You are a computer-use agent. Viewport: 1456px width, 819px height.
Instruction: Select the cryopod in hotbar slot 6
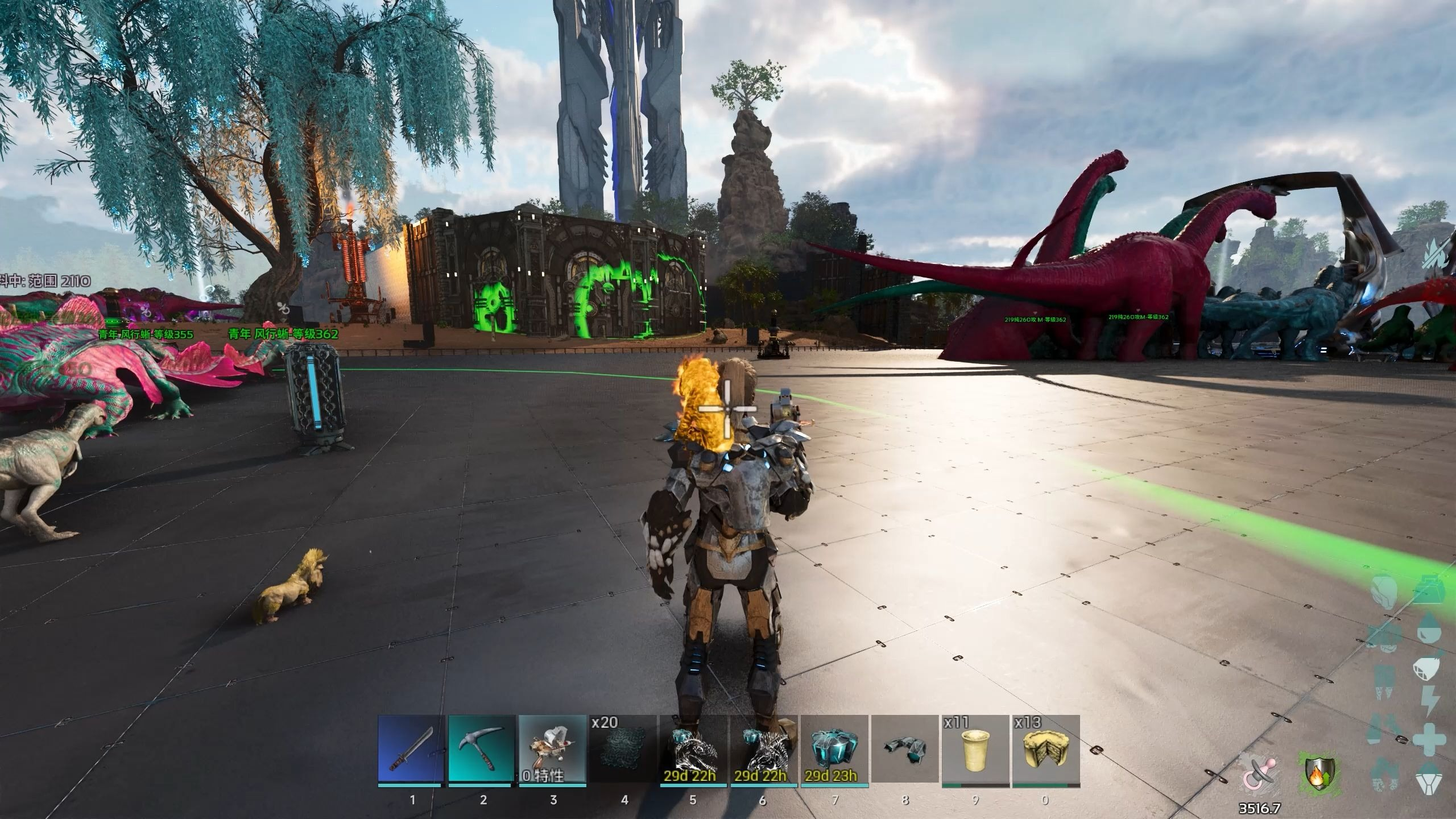tap(764, 749)
